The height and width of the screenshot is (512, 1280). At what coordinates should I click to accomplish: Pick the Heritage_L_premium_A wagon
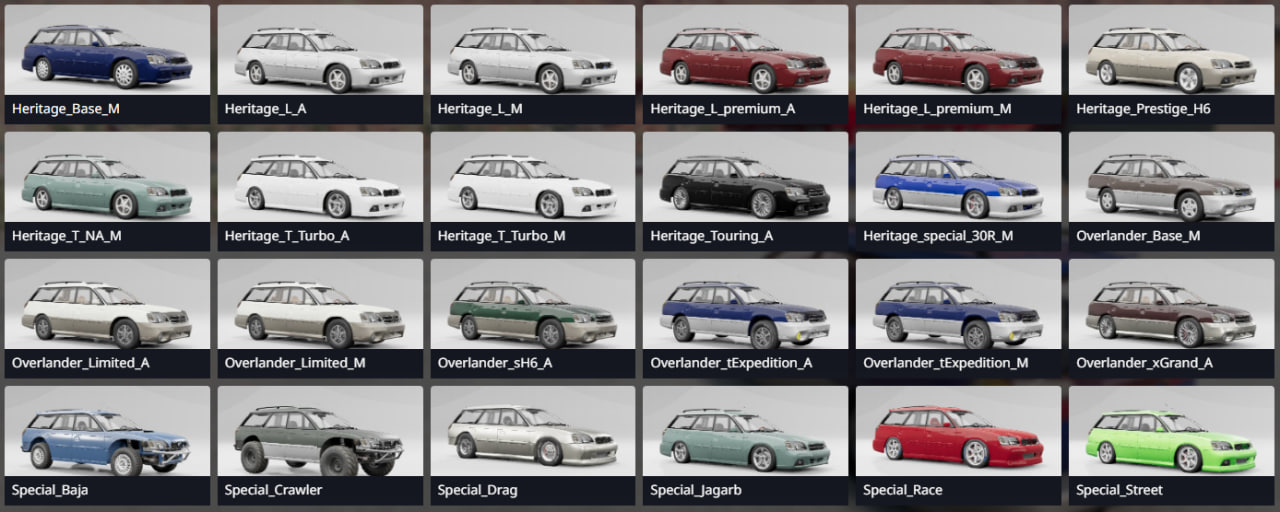(x=746, y=60)
